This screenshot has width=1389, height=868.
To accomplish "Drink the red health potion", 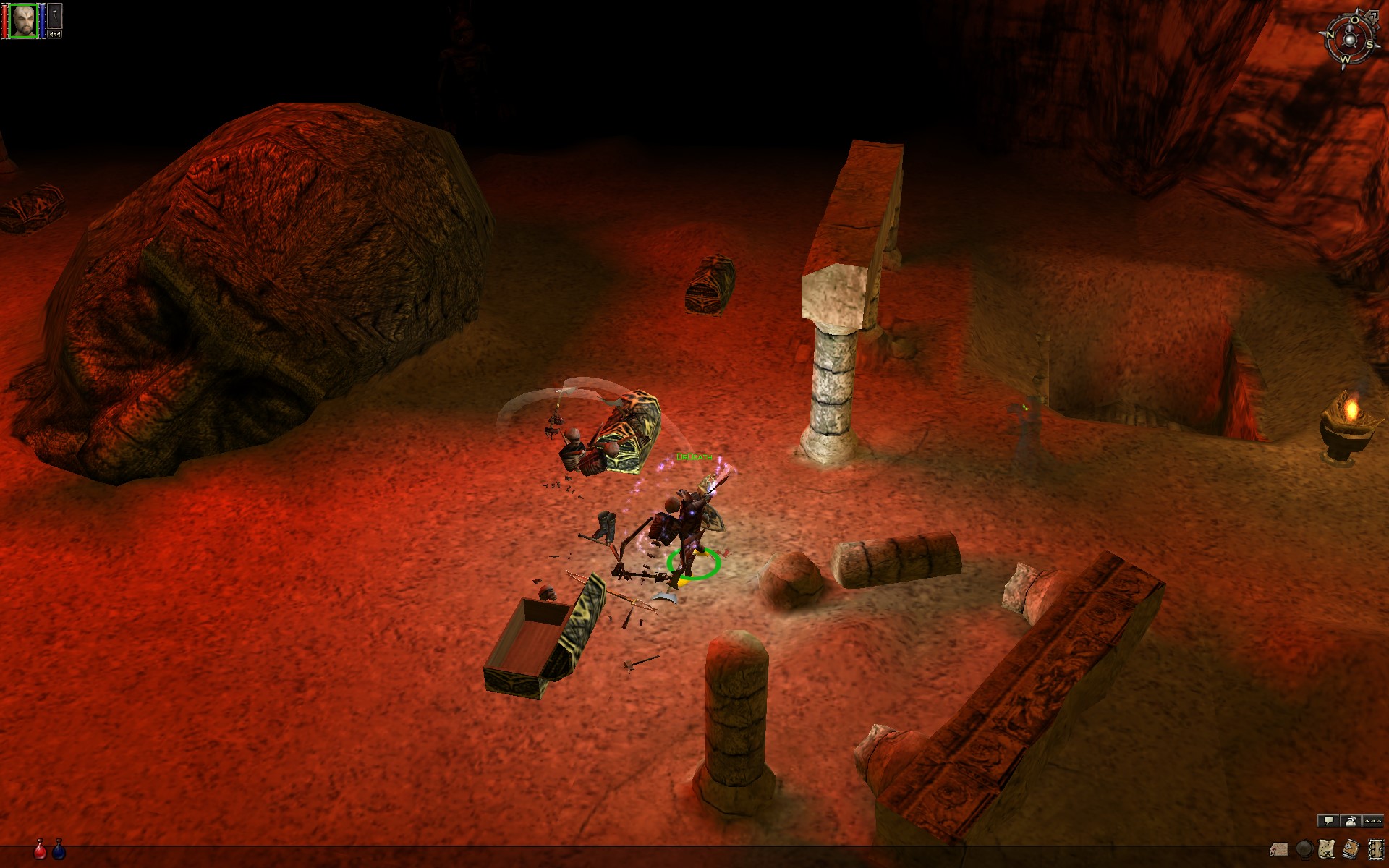I will pos(41,850).
